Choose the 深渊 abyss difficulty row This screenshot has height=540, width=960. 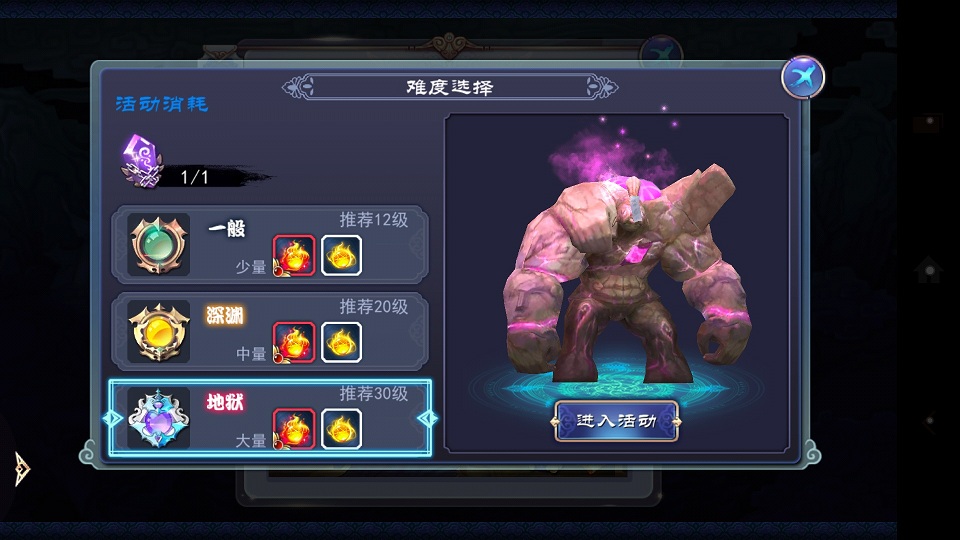[x=269, y=332]
